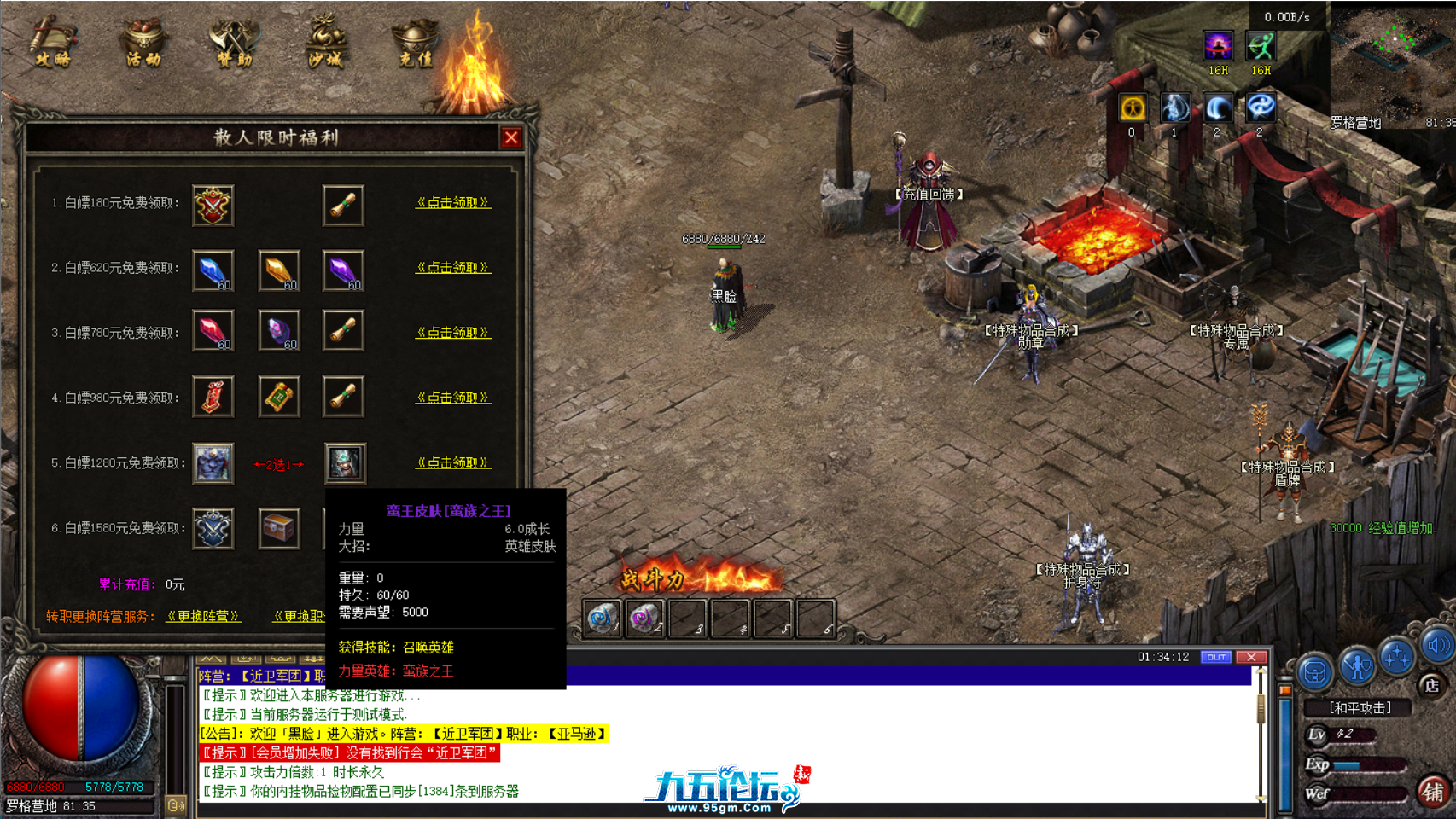The width and height of the screenshot is (1456, 819).
Task: Select the left skin in the 2选1 choice
Action: [x=213, y=463]
